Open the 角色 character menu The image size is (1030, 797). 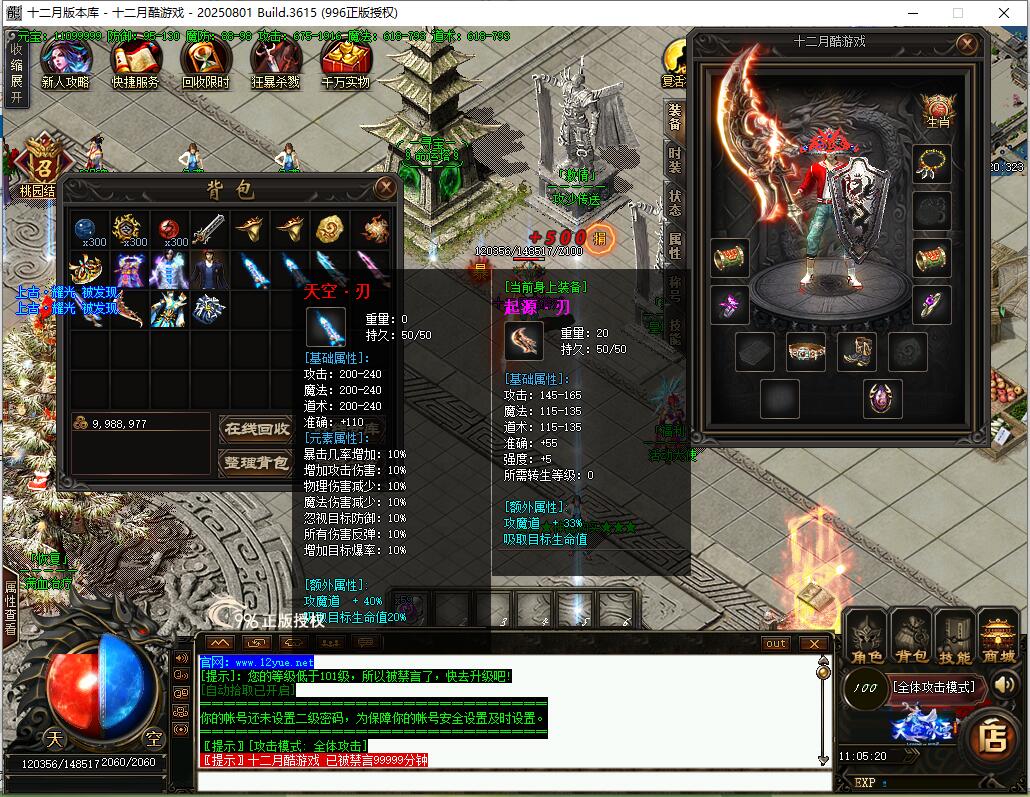tap(866, 638)
